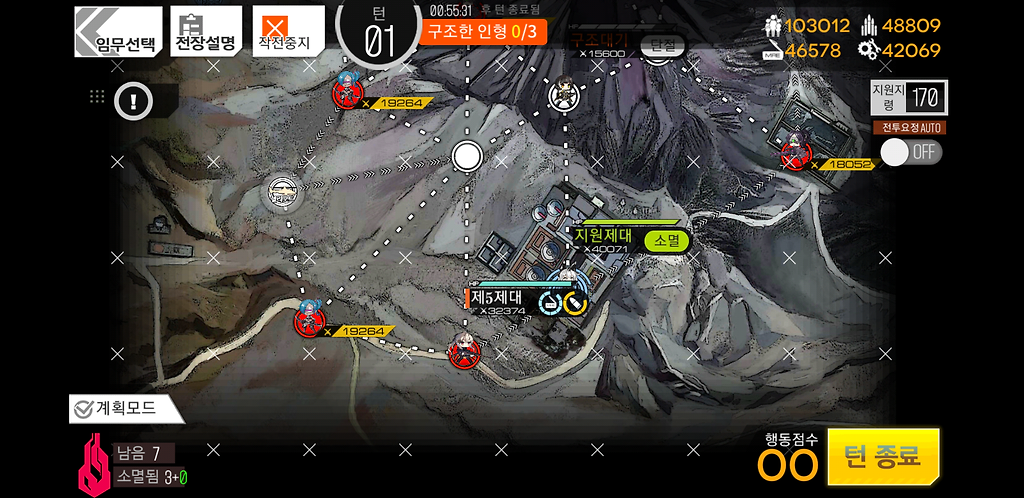
Task: Select the empty white circle map node
Action: click(x=467, y=156)
